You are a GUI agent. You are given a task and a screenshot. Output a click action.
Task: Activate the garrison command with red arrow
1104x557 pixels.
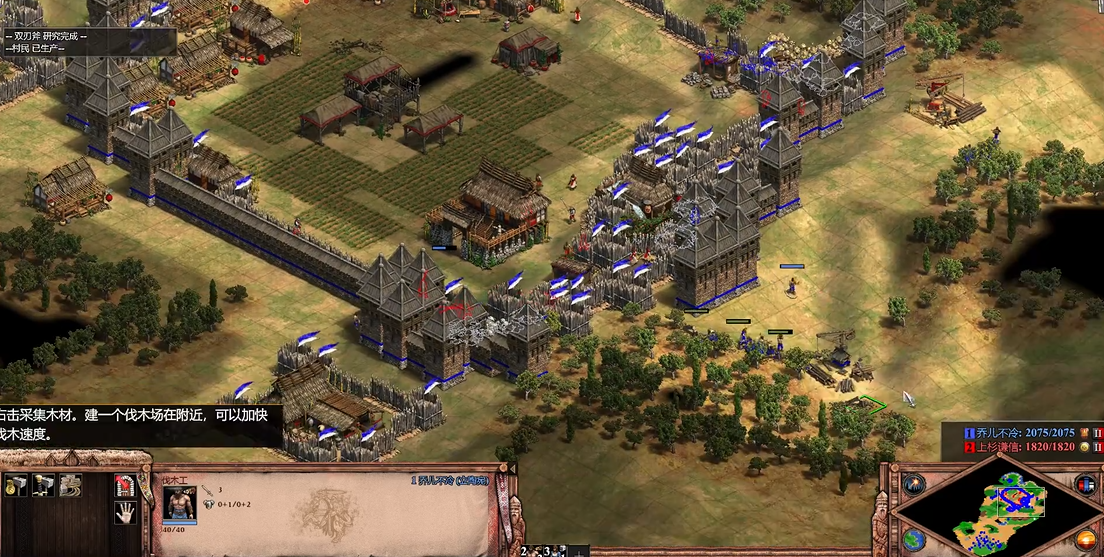(x=125, y=485)
